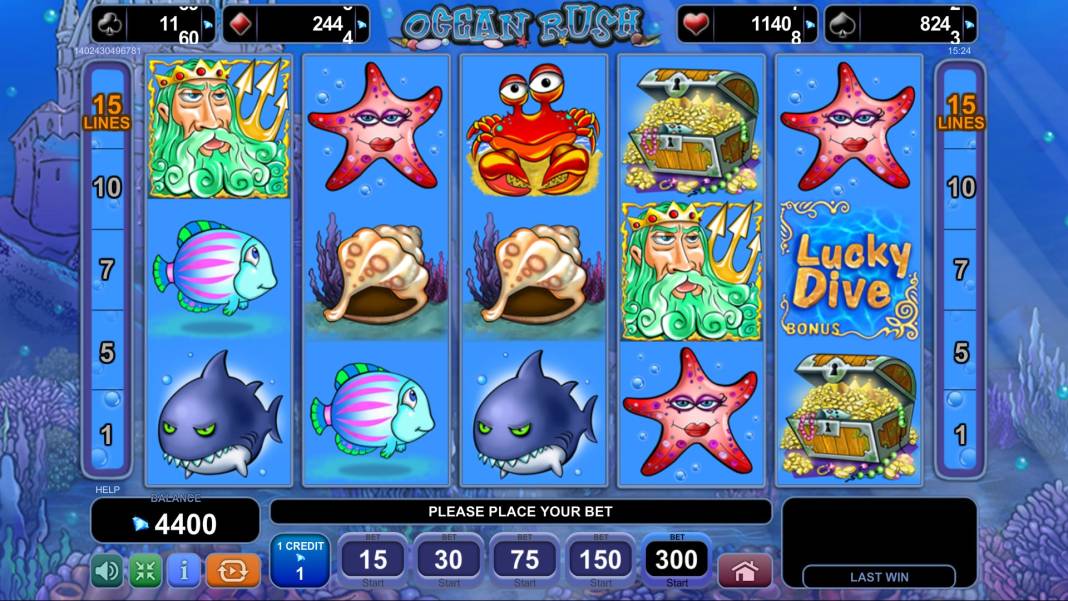Return to lobby with home button
This screenshot has width=1068, height=601.
tap(745, 571)
